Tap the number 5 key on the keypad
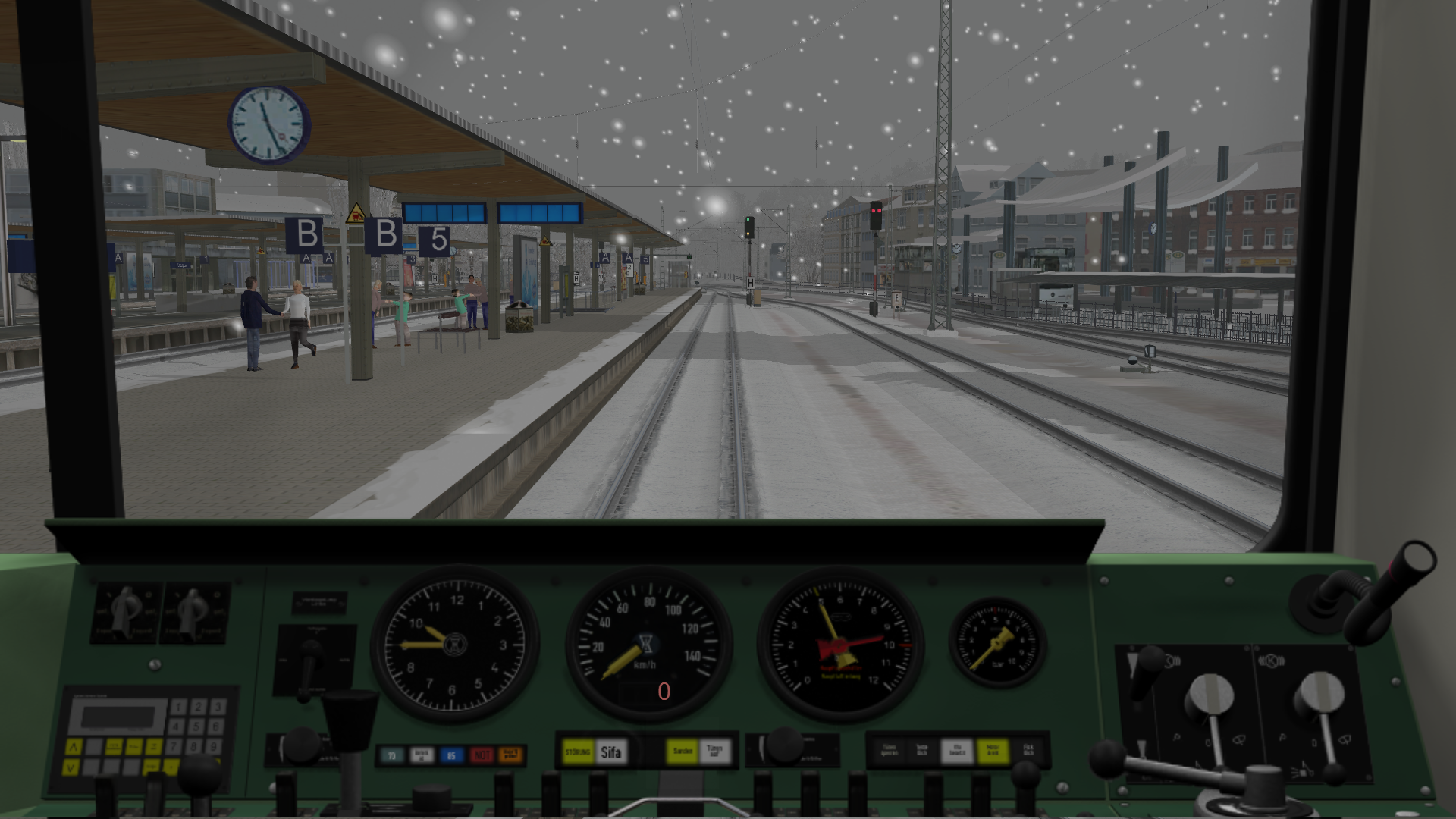The image size is (1456, 819). pyautogui.click(x=198, y=726)
